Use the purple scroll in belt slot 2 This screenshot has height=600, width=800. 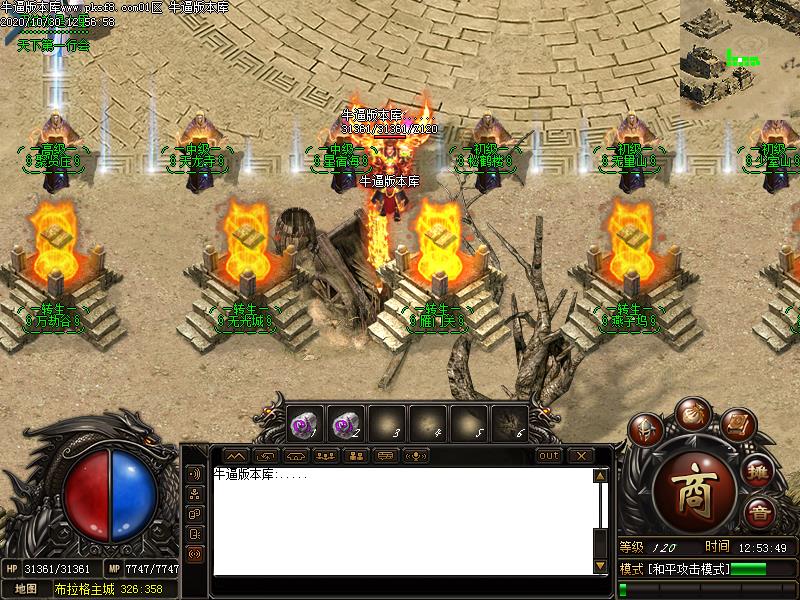(x=343, y=424)
